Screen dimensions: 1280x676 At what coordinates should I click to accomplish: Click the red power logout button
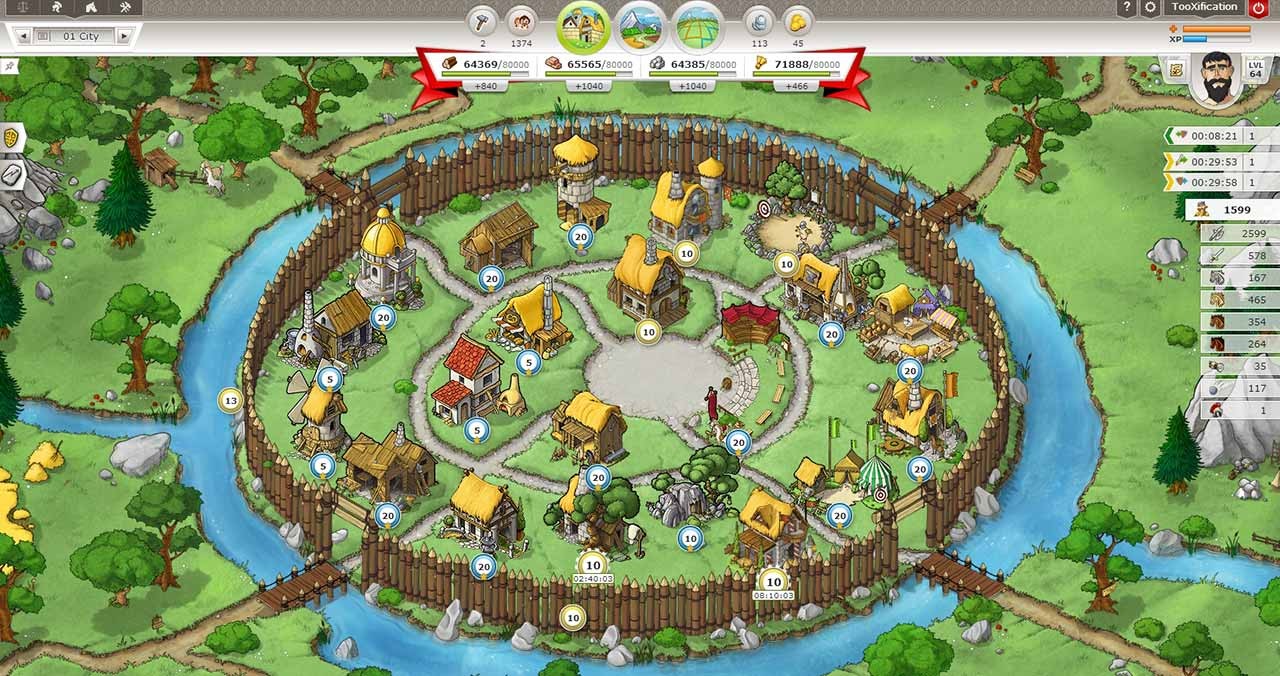tap(1258, 8)
